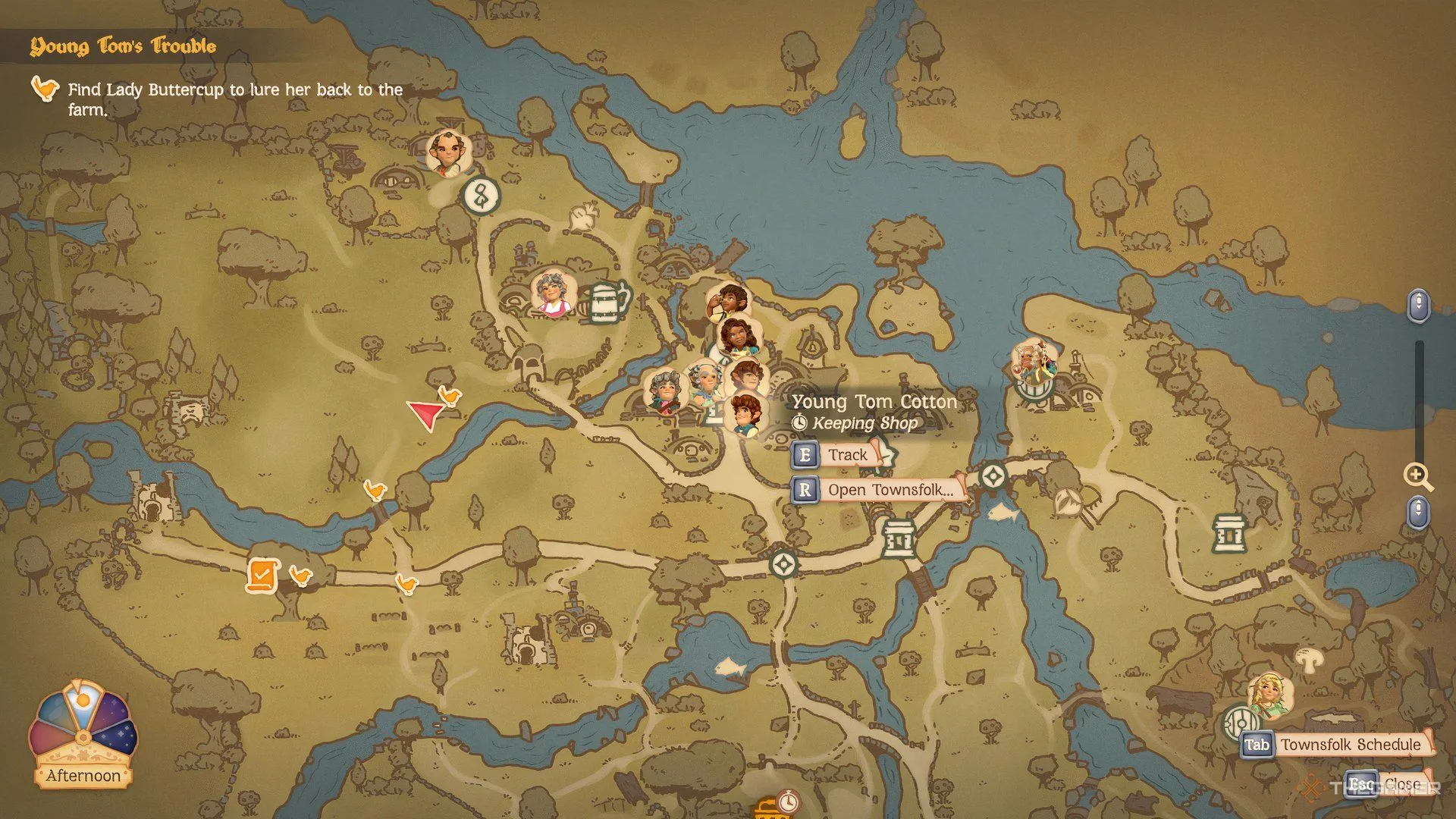Click the mushroom foraging marker
This screenshot has width=1456, height=819.
click(x=1307, y=660)
